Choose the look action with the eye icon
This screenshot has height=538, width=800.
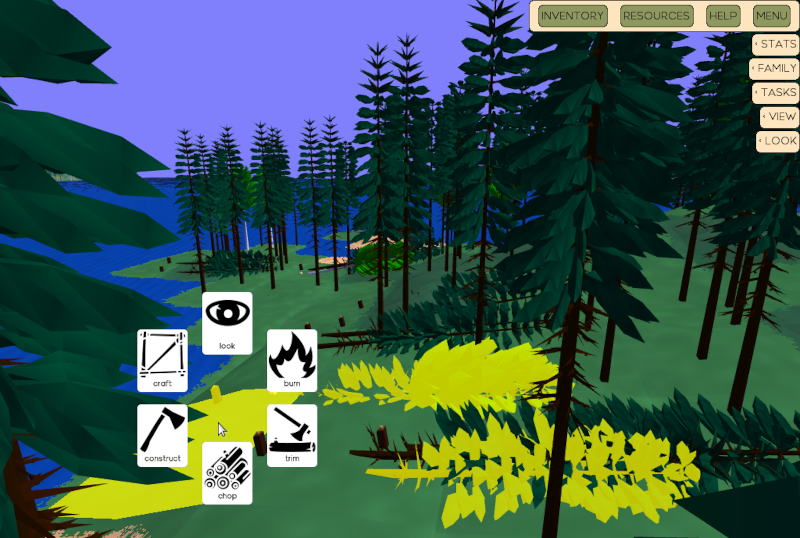[227, 322]
